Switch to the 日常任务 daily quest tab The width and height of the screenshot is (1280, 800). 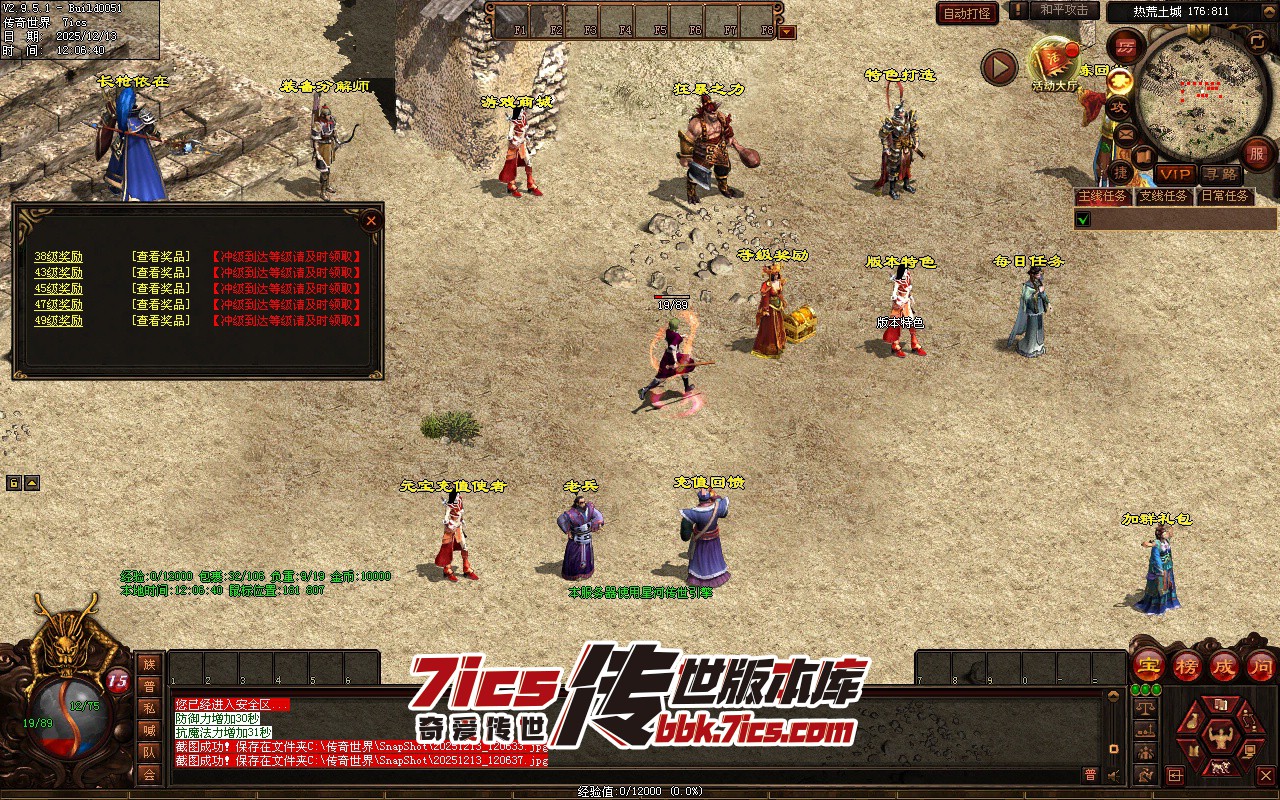(1225, 196)
